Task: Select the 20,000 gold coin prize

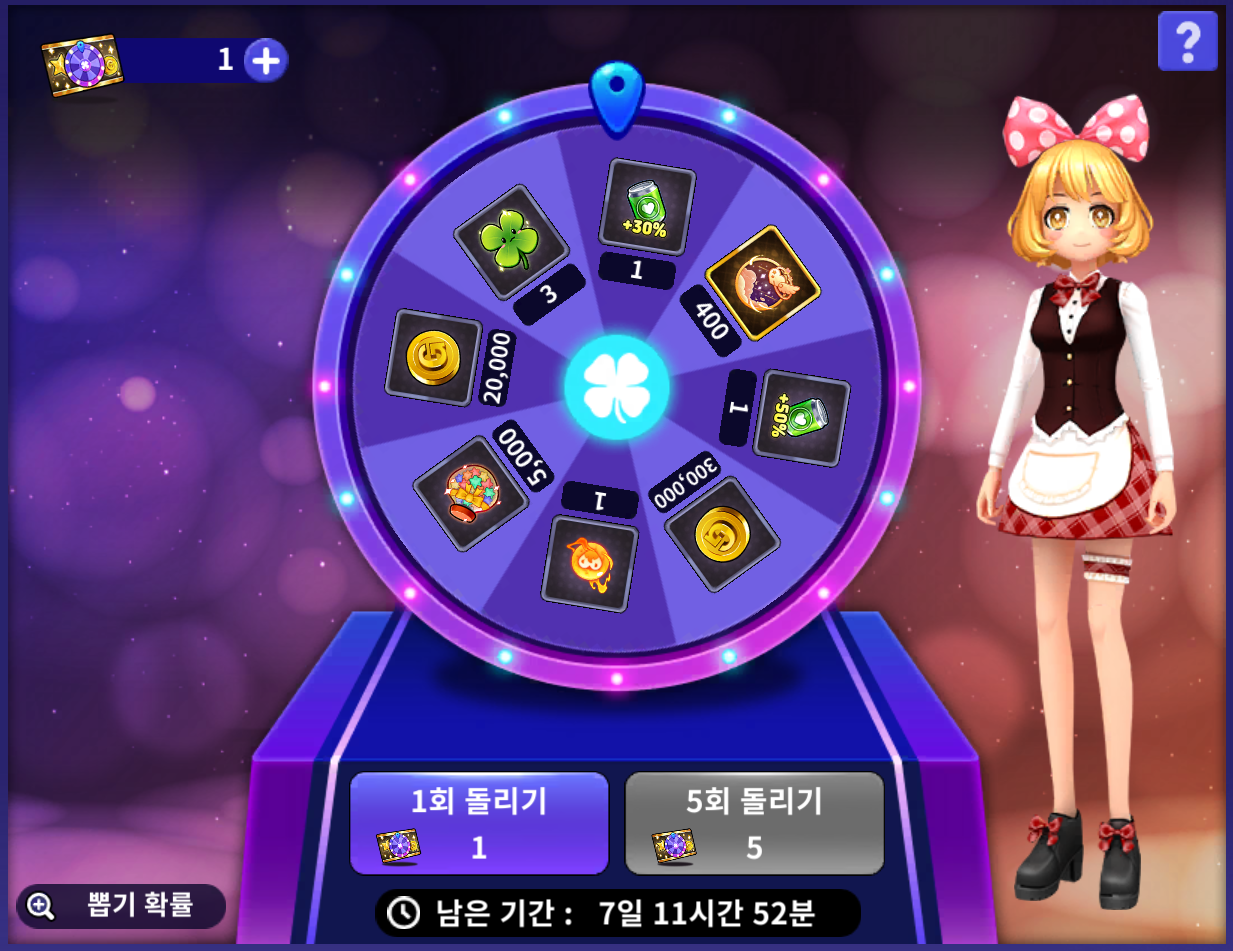Action: (433, 357)
